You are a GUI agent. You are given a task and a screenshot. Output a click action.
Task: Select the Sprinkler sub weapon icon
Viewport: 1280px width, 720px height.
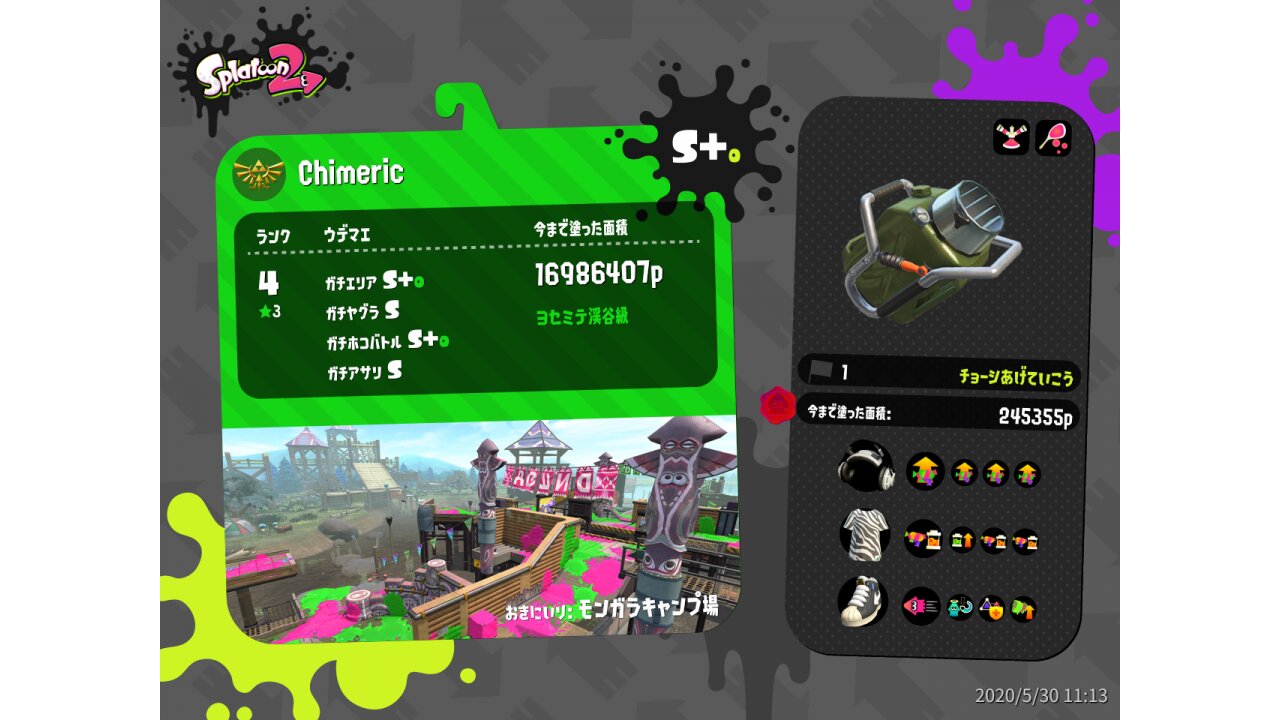tap(1011, 137)
